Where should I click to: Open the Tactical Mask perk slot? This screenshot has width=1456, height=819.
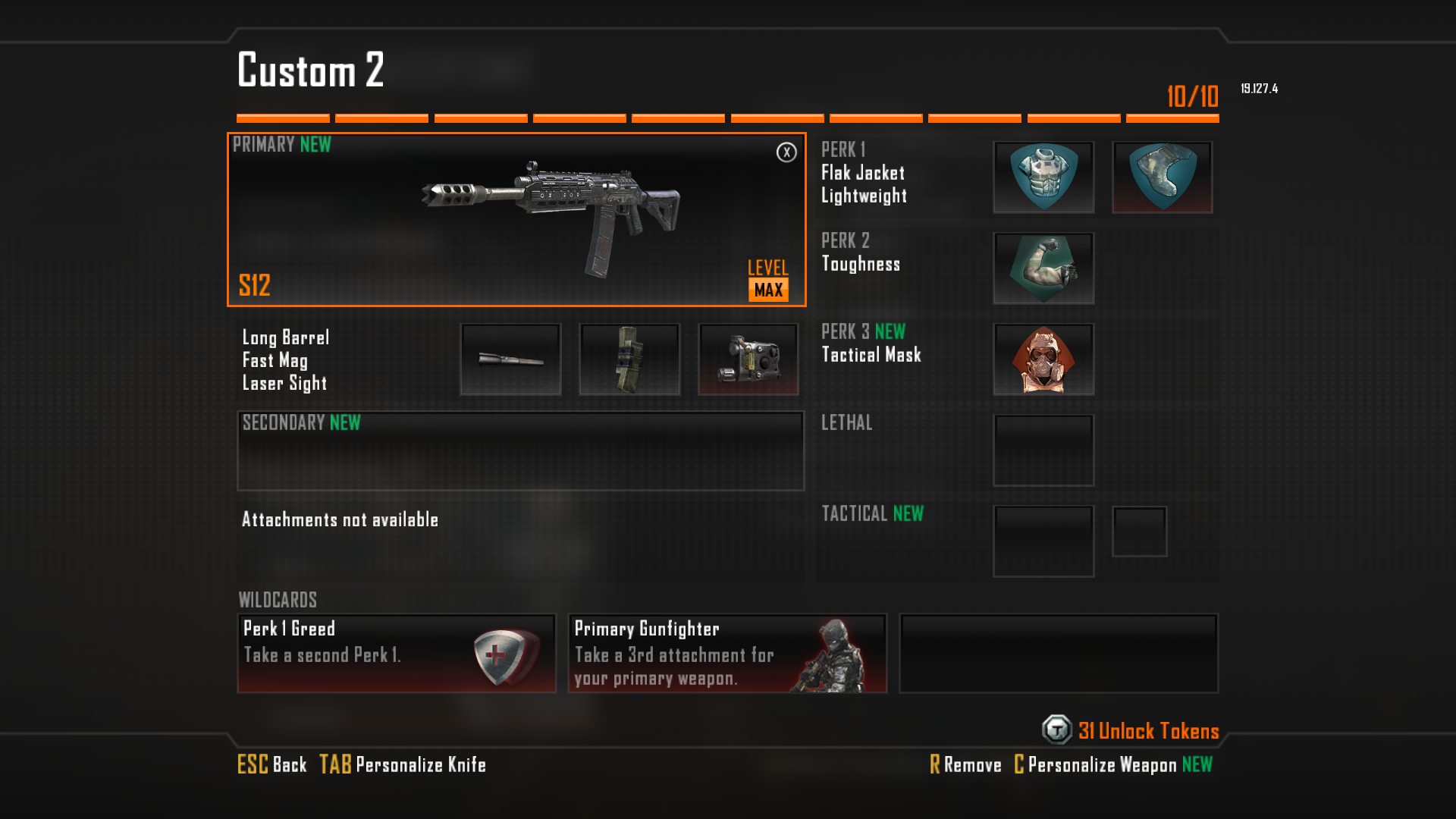(1043, 359)
